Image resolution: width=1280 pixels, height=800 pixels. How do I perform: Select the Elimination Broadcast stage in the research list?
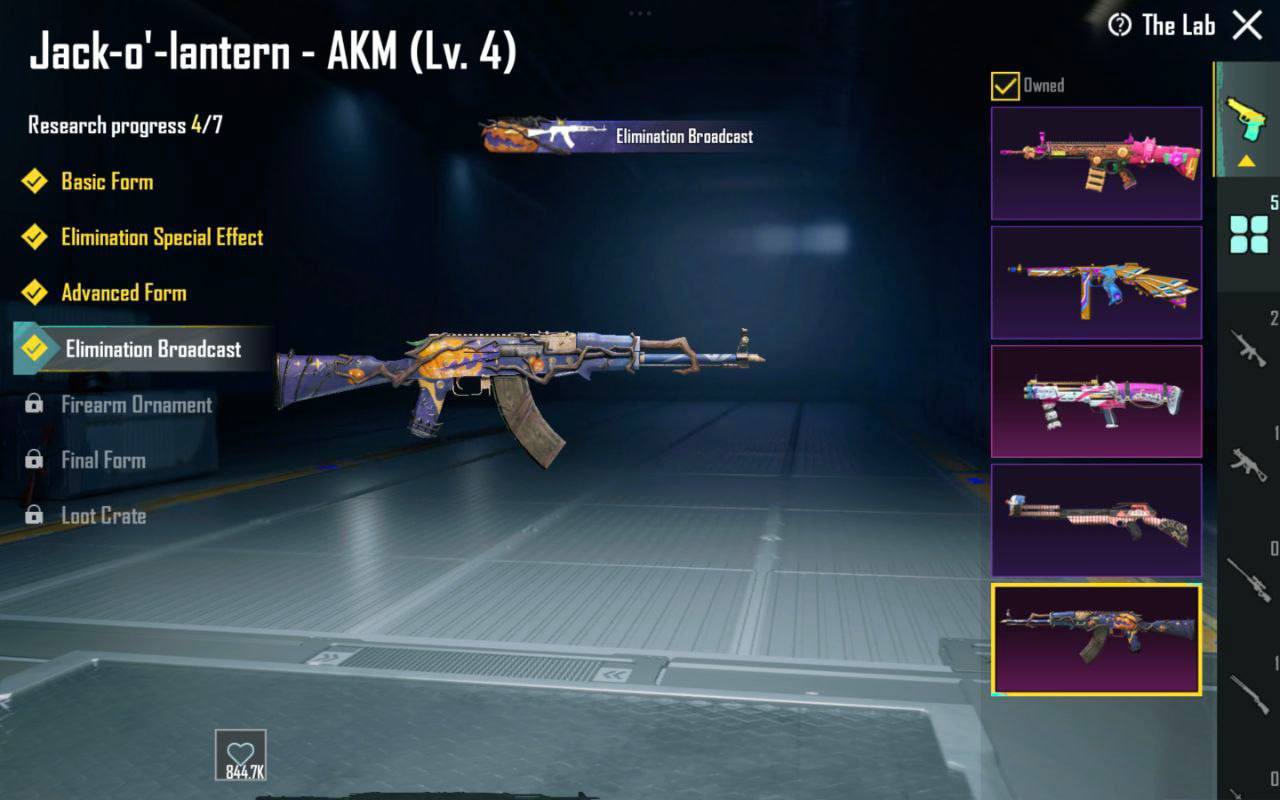(x=152, y=349)
